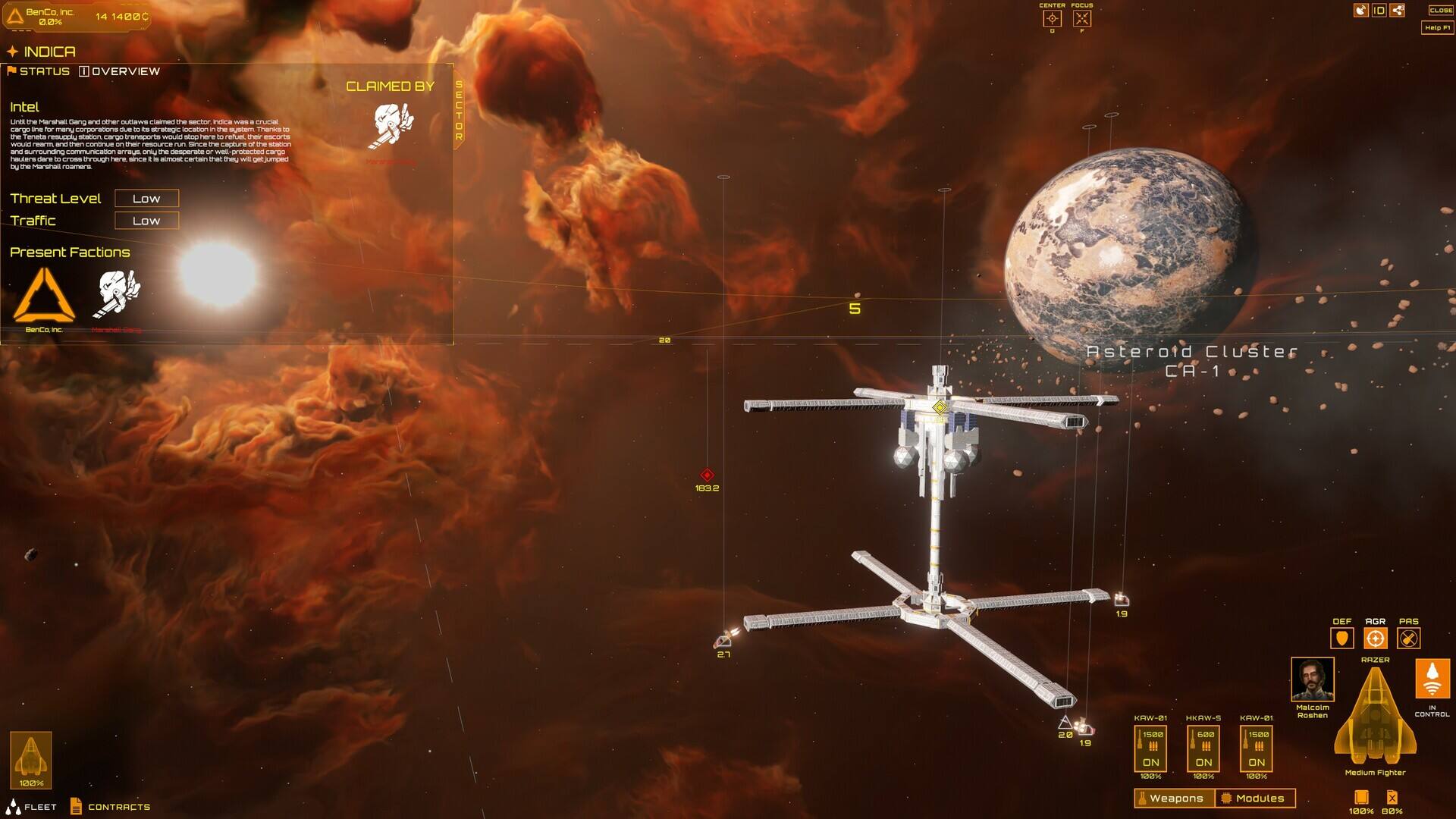Open the Threat Level dropdown showing Low
The height and width of the screenshot is (819, 1456).
(x=146, y=199)
